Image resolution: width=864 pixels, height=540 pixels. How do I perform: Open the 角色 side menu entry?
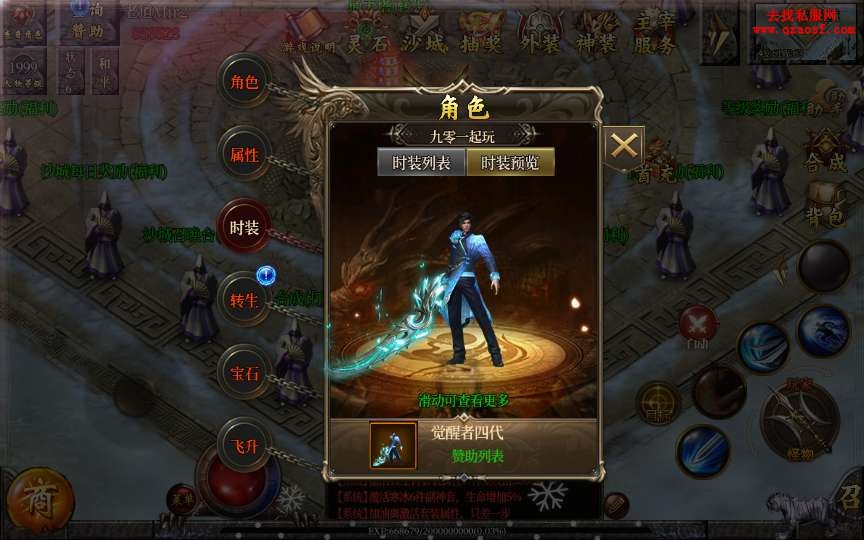tap(244, 82)
